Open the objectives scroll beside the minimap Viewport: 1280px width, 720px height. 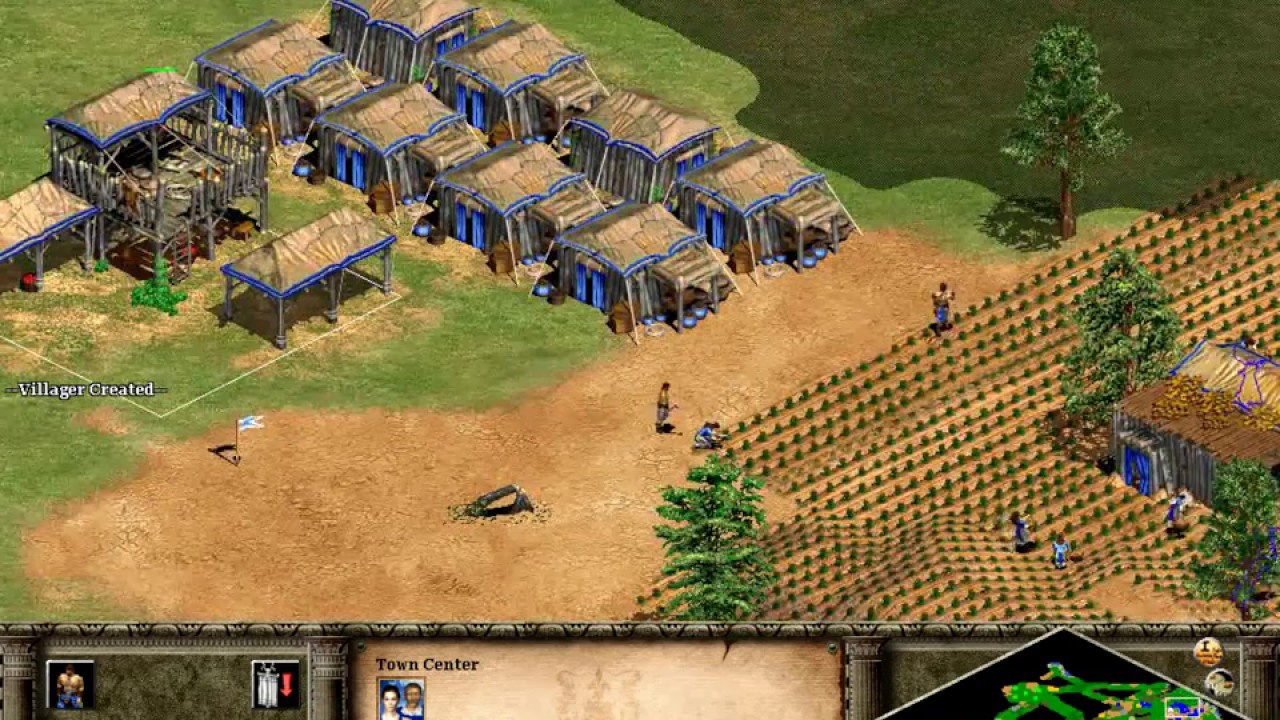(1210, 650)
